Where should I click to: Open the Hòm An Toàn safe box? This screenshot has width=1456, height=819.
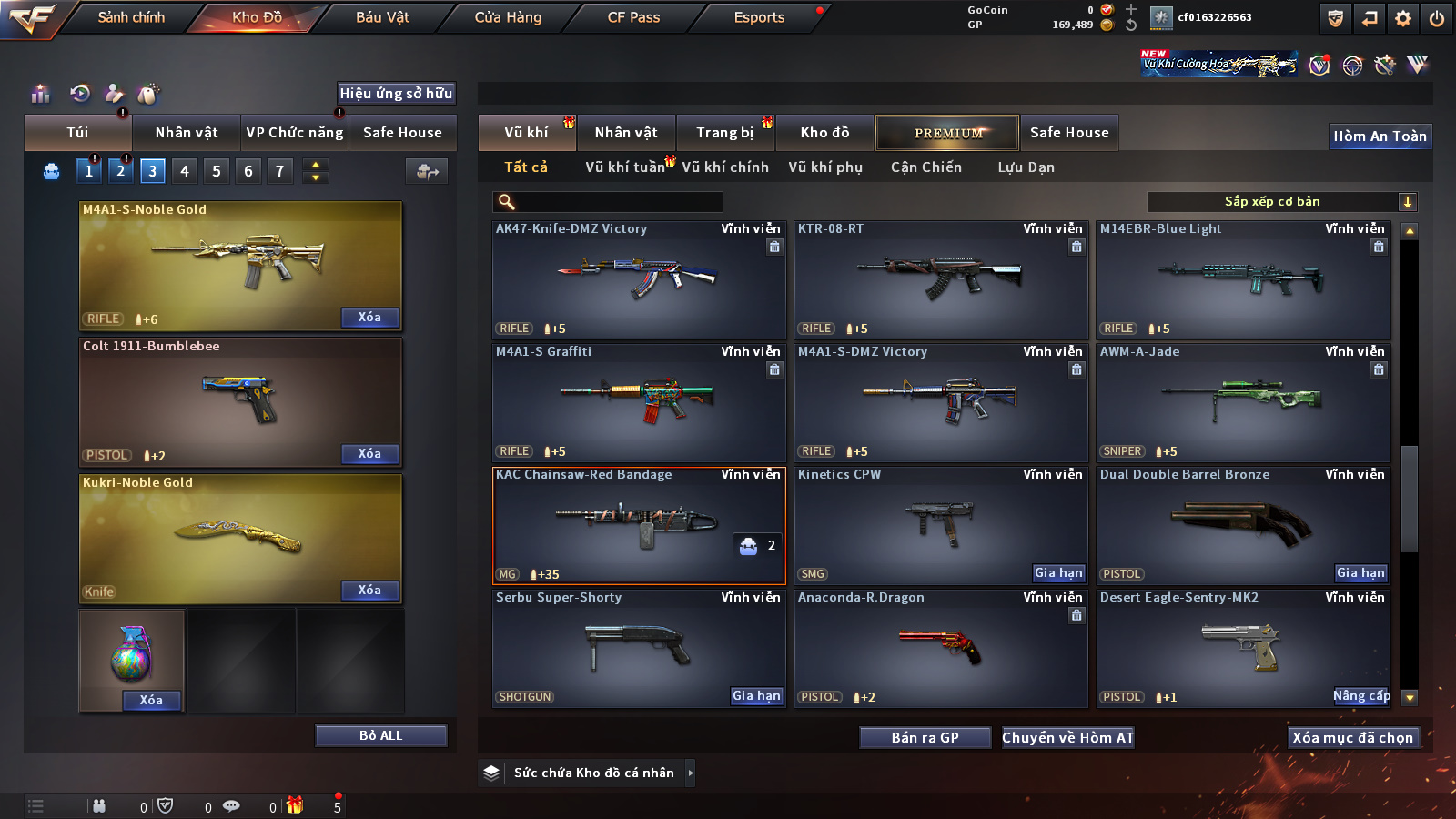coord(1380,136)
